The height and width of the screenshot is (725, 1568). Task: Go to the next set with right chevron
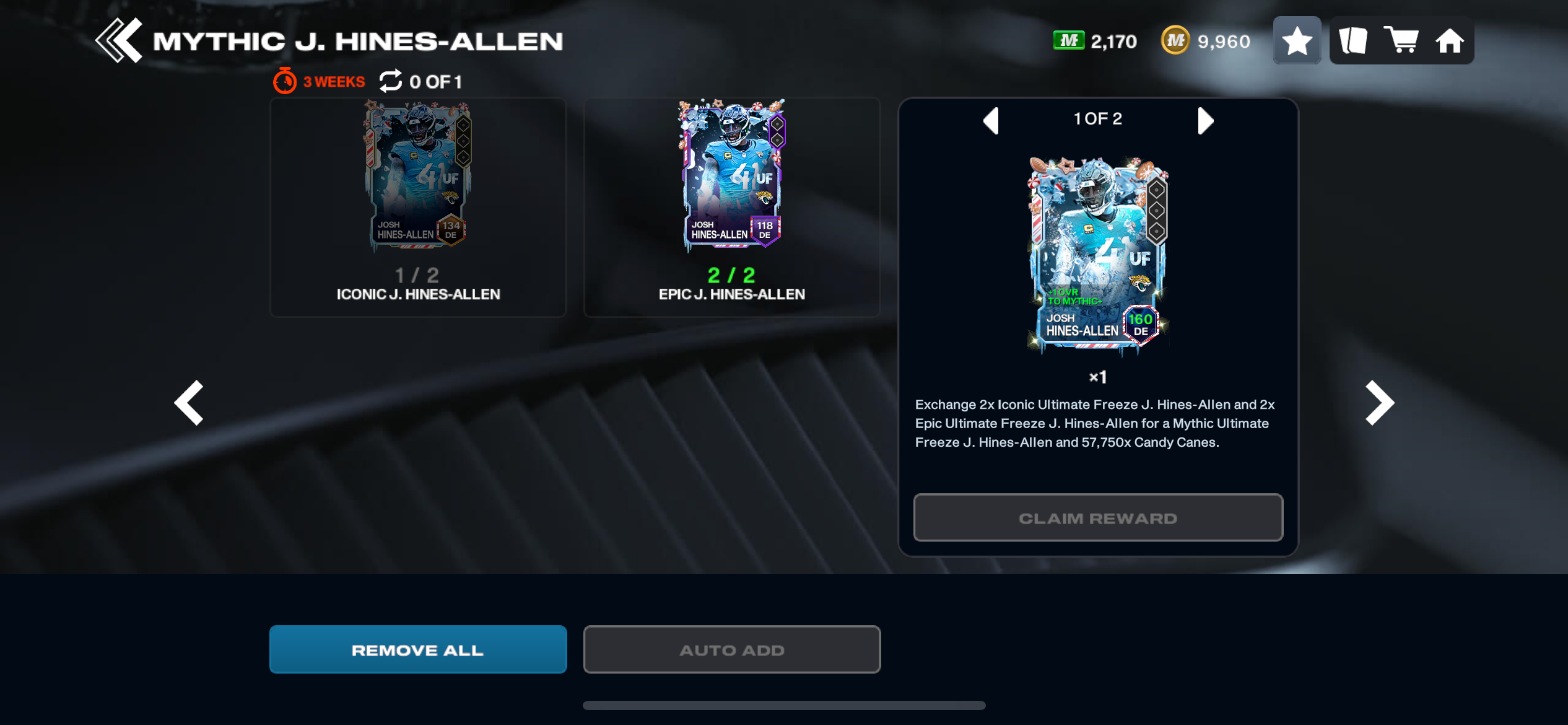point(1380,403)
